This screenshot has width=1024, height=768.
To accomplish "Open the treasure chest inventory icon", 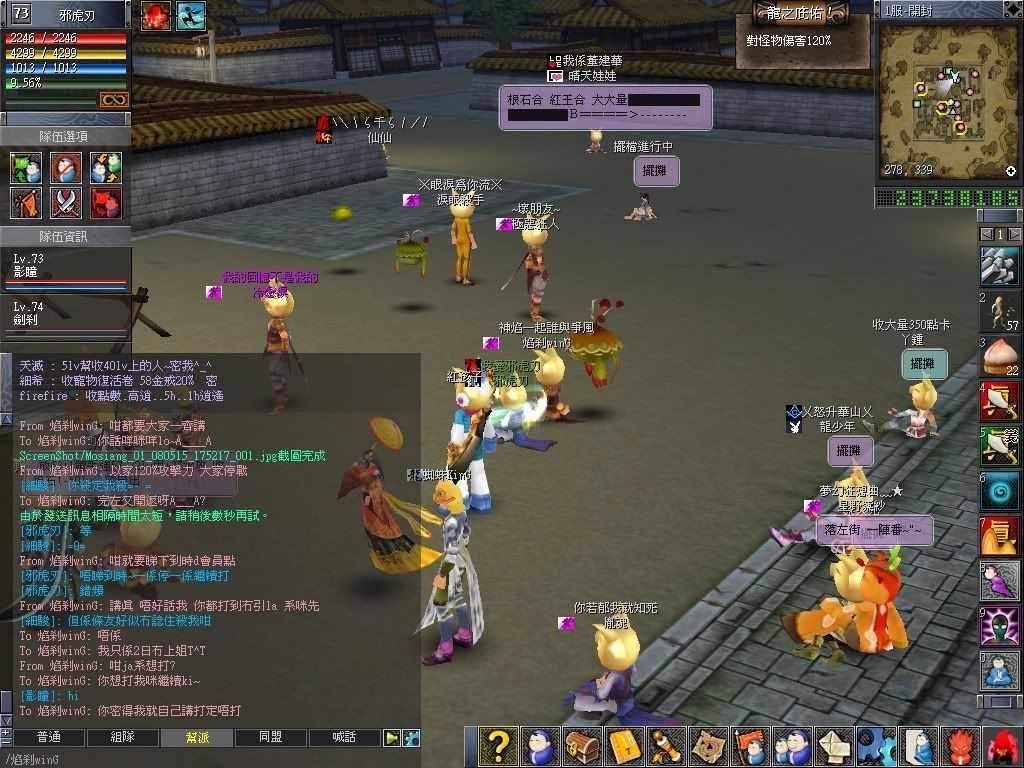I will (581, 746).
